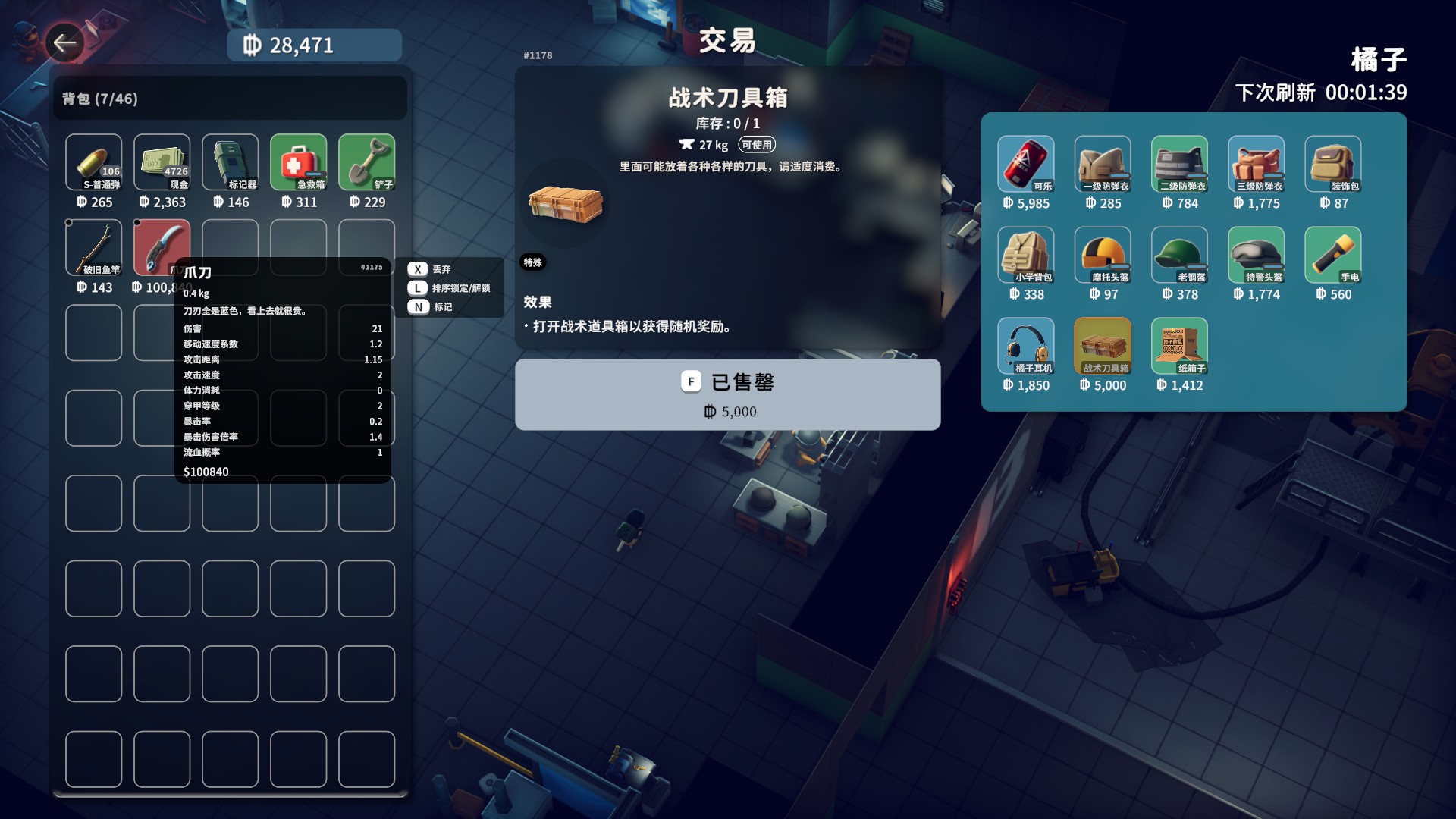Screen dimensions: 1456x819
Task: Click the 手电 flashlight shop item
Action: [1332, 254]
